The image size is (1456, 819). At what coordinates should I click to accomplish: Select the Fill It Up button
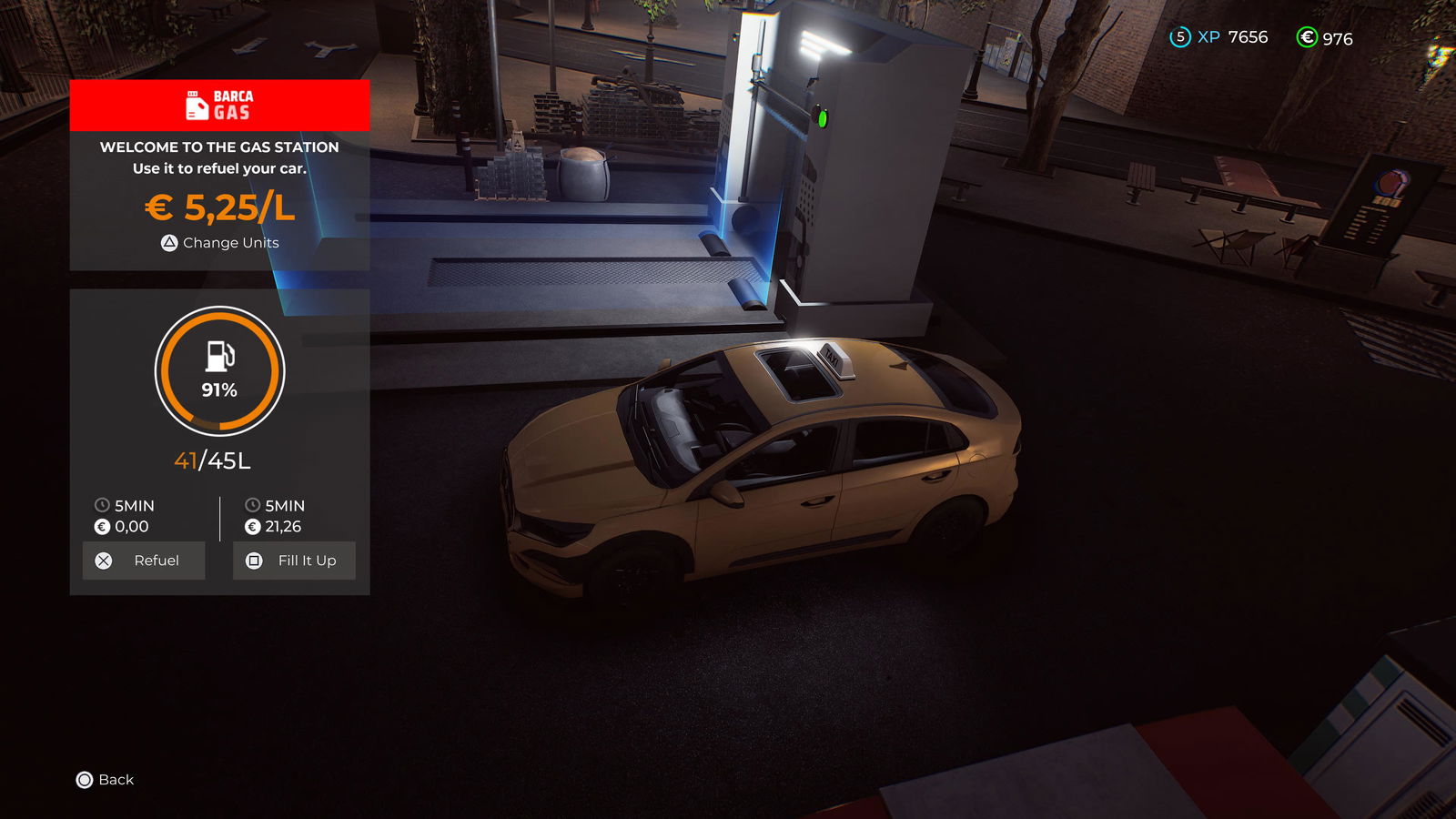pos(294,561)
